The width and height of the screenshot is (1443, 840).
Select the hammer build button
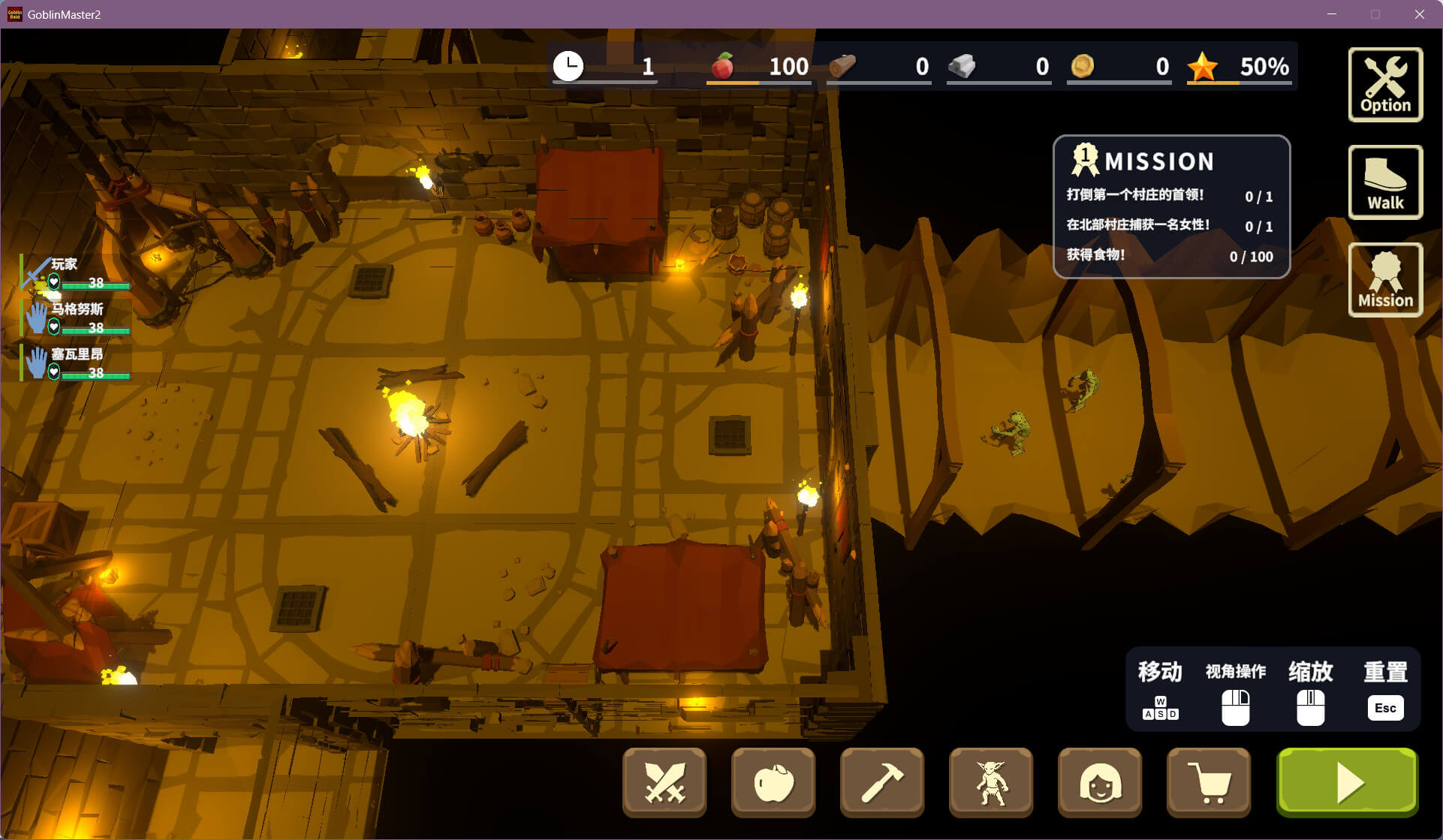pyautogui.click(x=882, y=783)
